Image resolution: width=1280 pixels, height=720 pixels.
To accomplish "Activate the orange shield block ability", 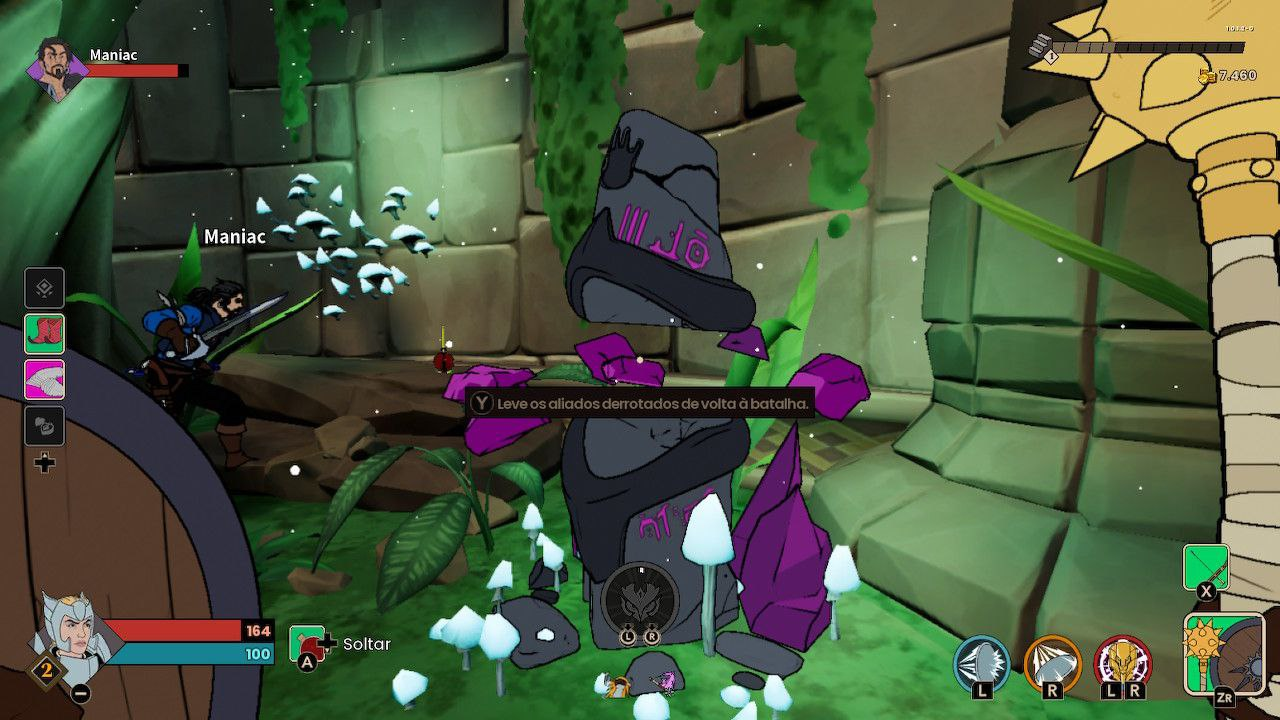I will click(1053, 664).
